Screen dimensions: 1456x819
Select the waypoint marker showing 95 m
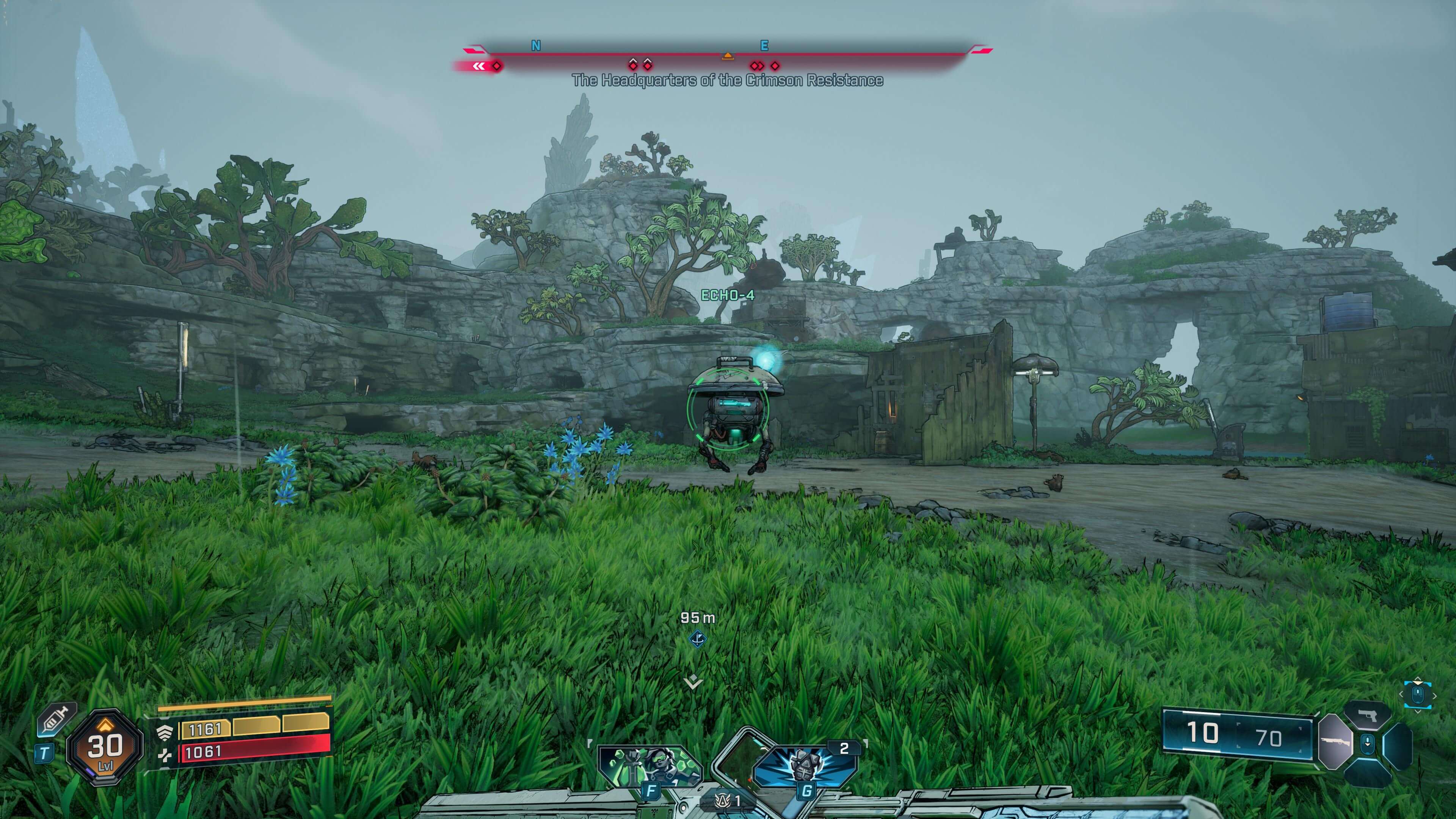pos(698,639)
